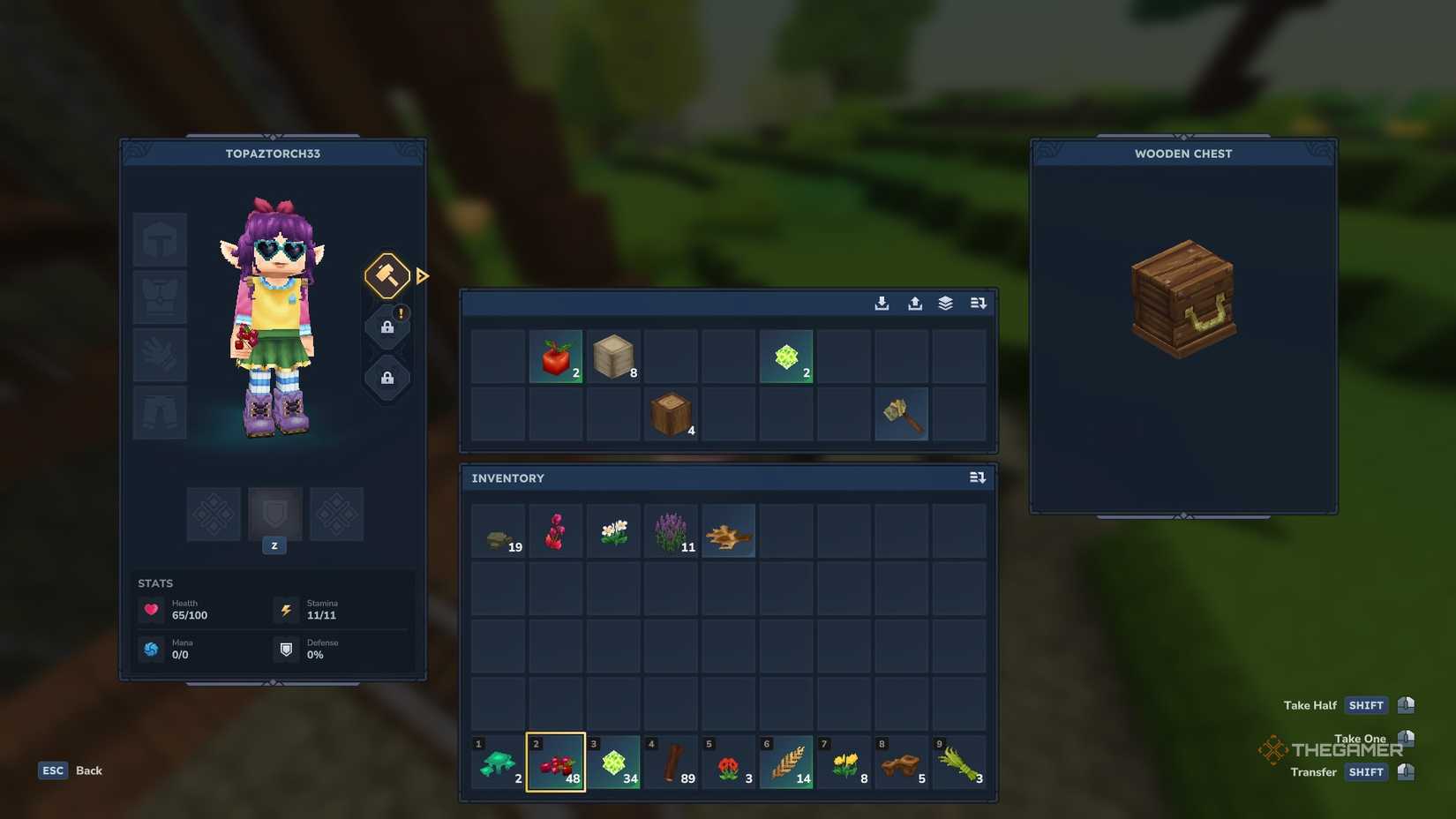This screenshot has height=819, width=1456.
Task: Click the deposit-all arrow icon on hotbar panel
Action: [881, 303]
